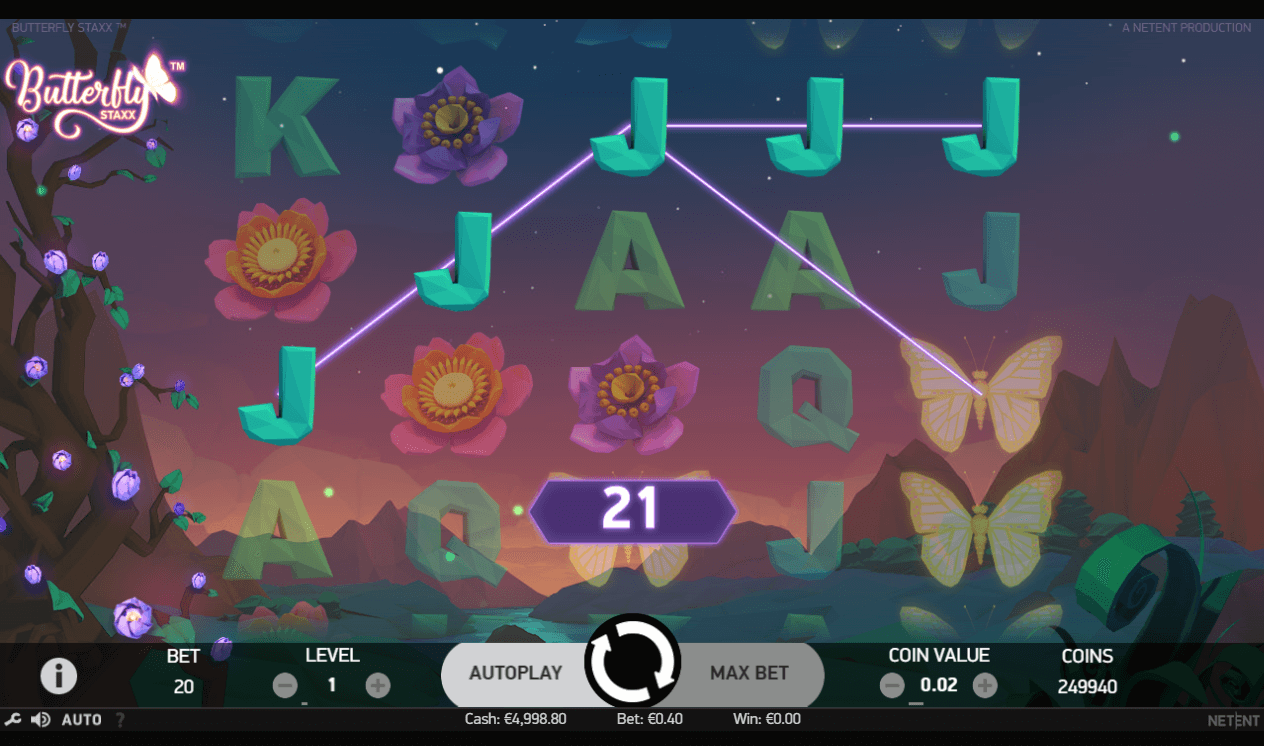Toggle sound with the speaker icon
This screenshot has width=1264, height=746.
click(x=41, y=720)
